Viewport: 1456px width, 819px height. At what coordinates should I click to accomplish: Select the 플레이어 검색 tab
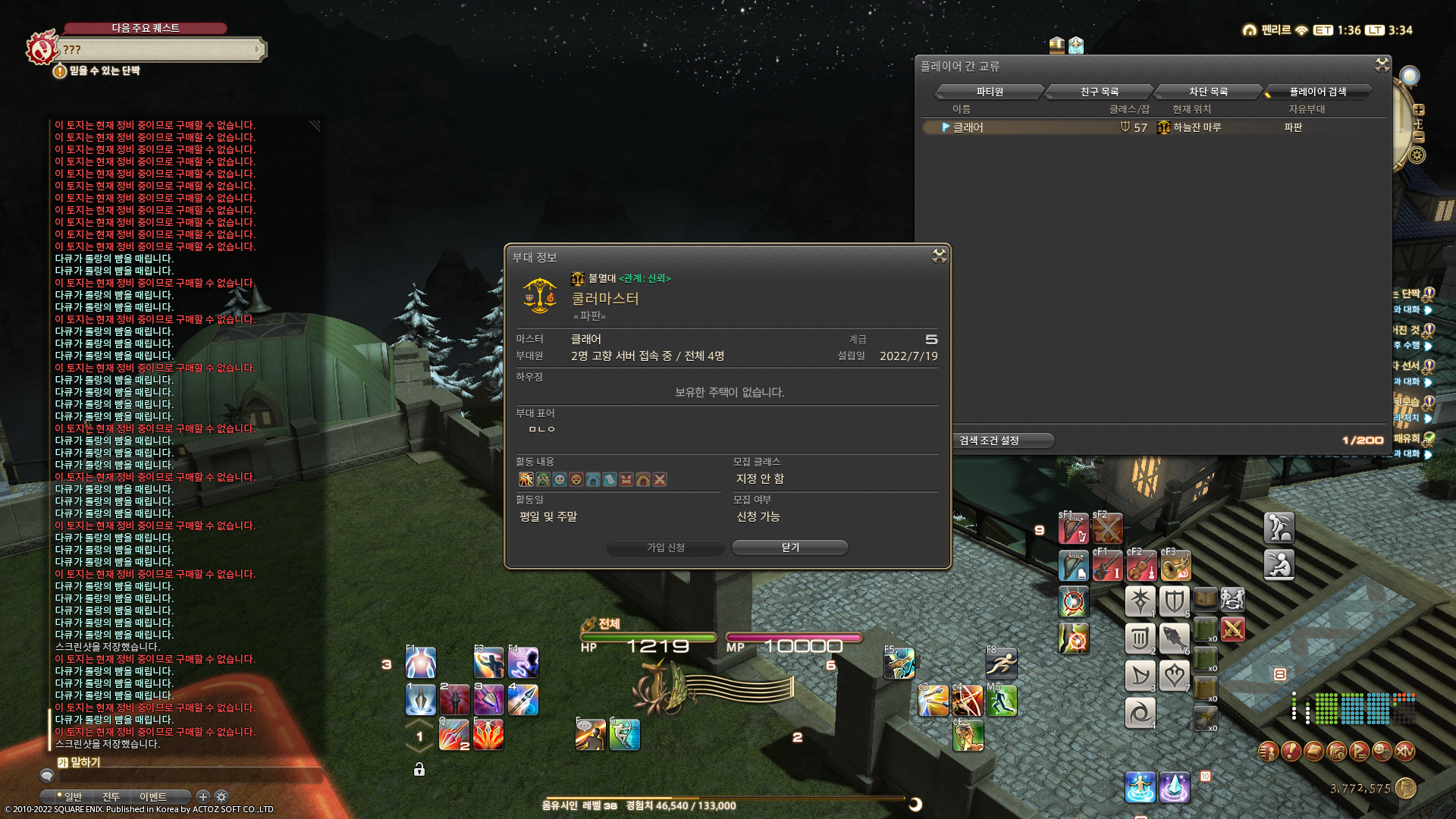point(1317,92)
